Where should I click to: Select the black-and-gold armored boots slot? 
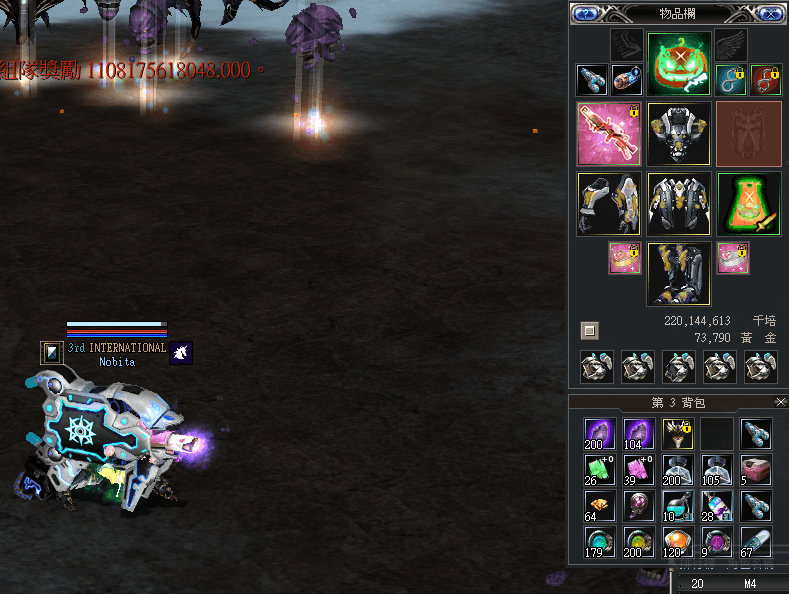point(679,273)
